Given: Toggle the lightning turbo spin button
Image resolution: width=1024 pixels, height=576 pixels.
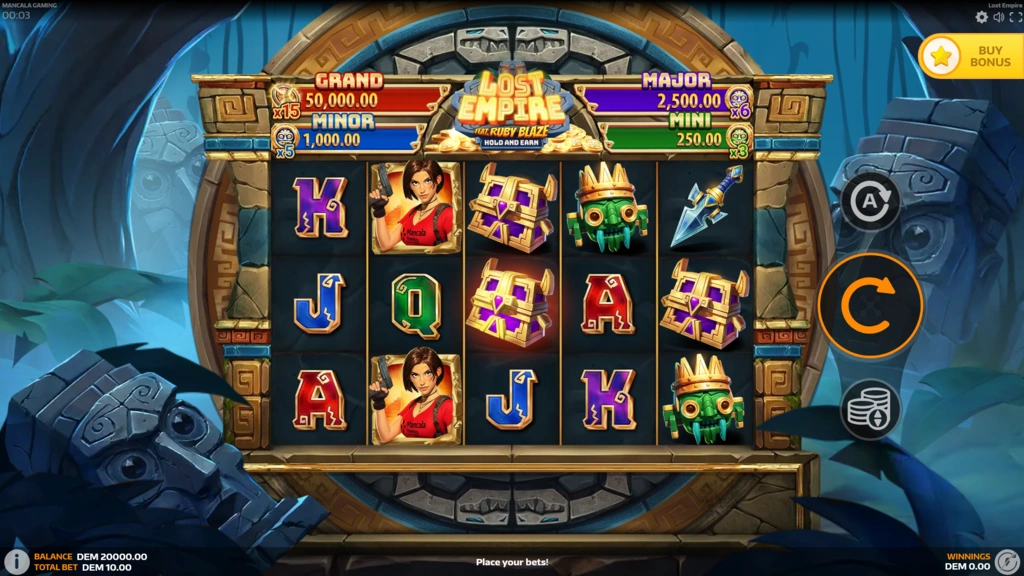Looking at the screenshot, I should click(1008, 560).
